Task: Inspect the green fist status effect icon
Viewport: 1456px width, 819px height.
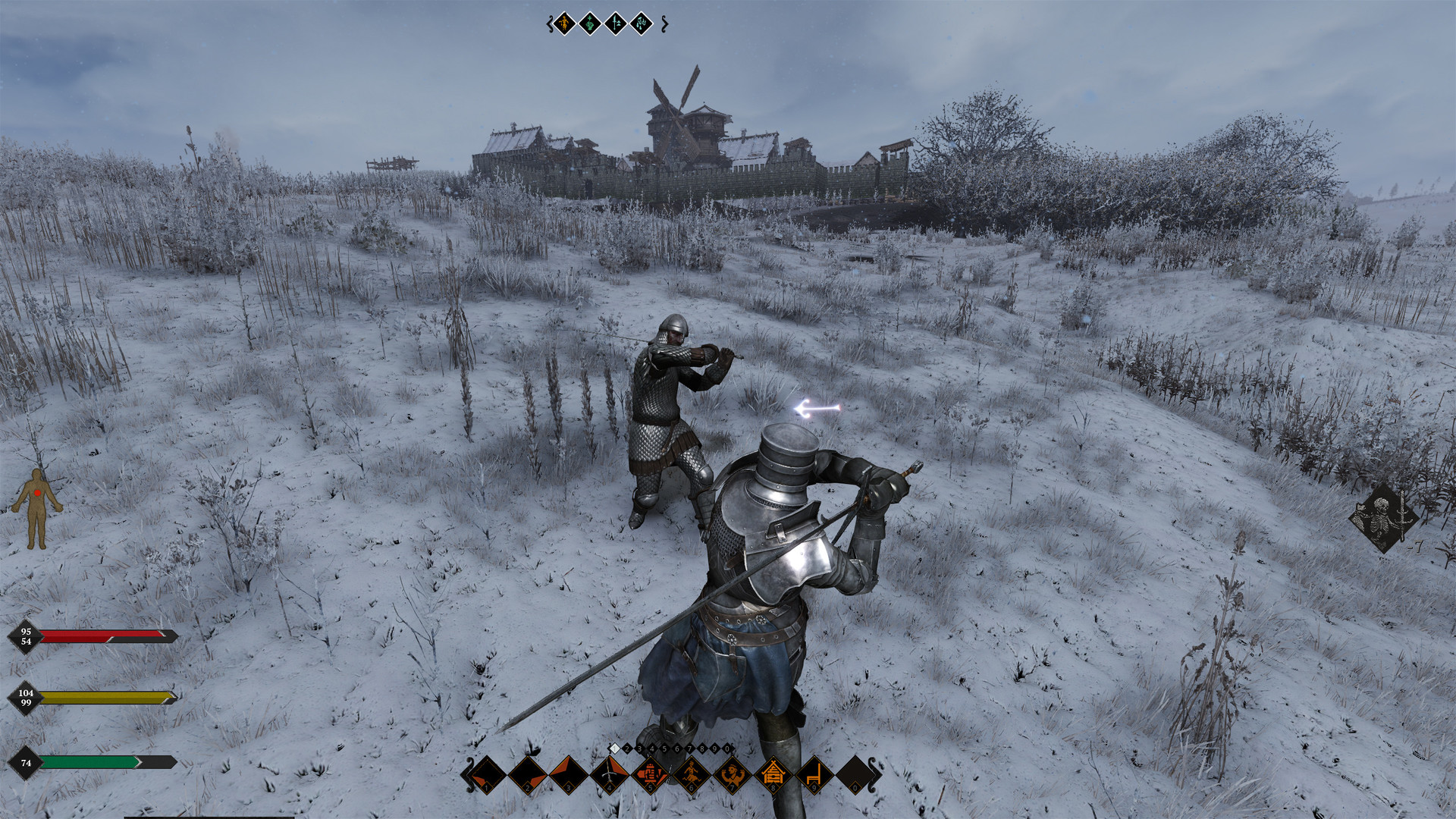Action: click(590, 24)
